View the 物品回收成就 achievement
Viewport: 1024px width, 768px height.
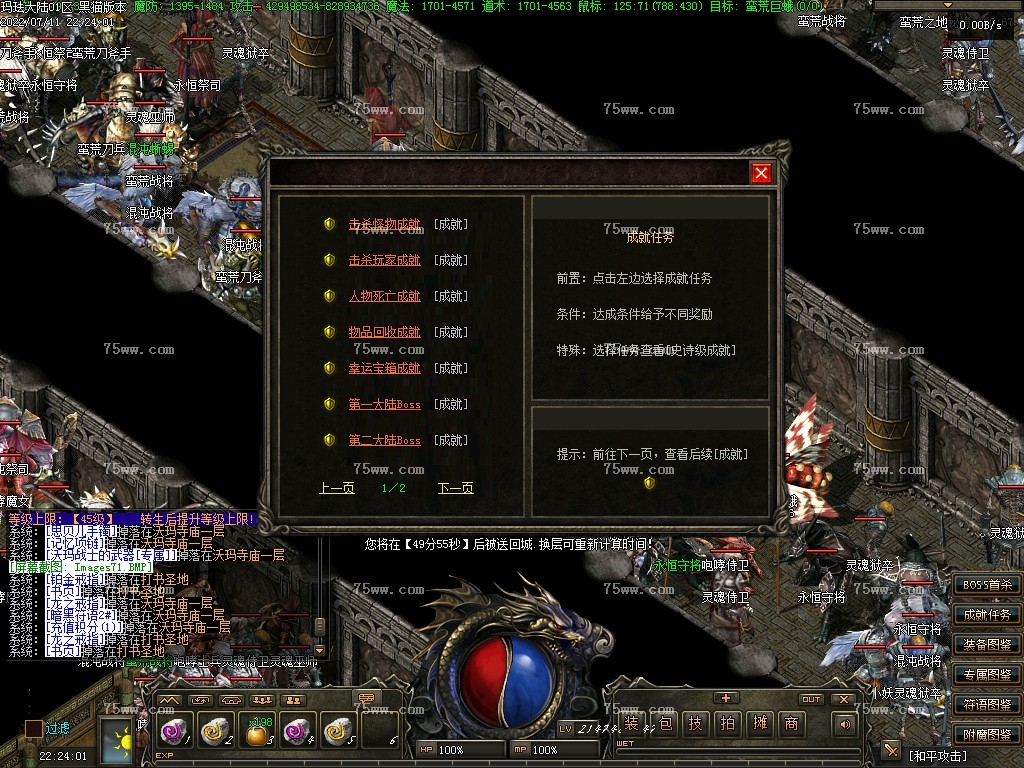[x=384, y=332]
